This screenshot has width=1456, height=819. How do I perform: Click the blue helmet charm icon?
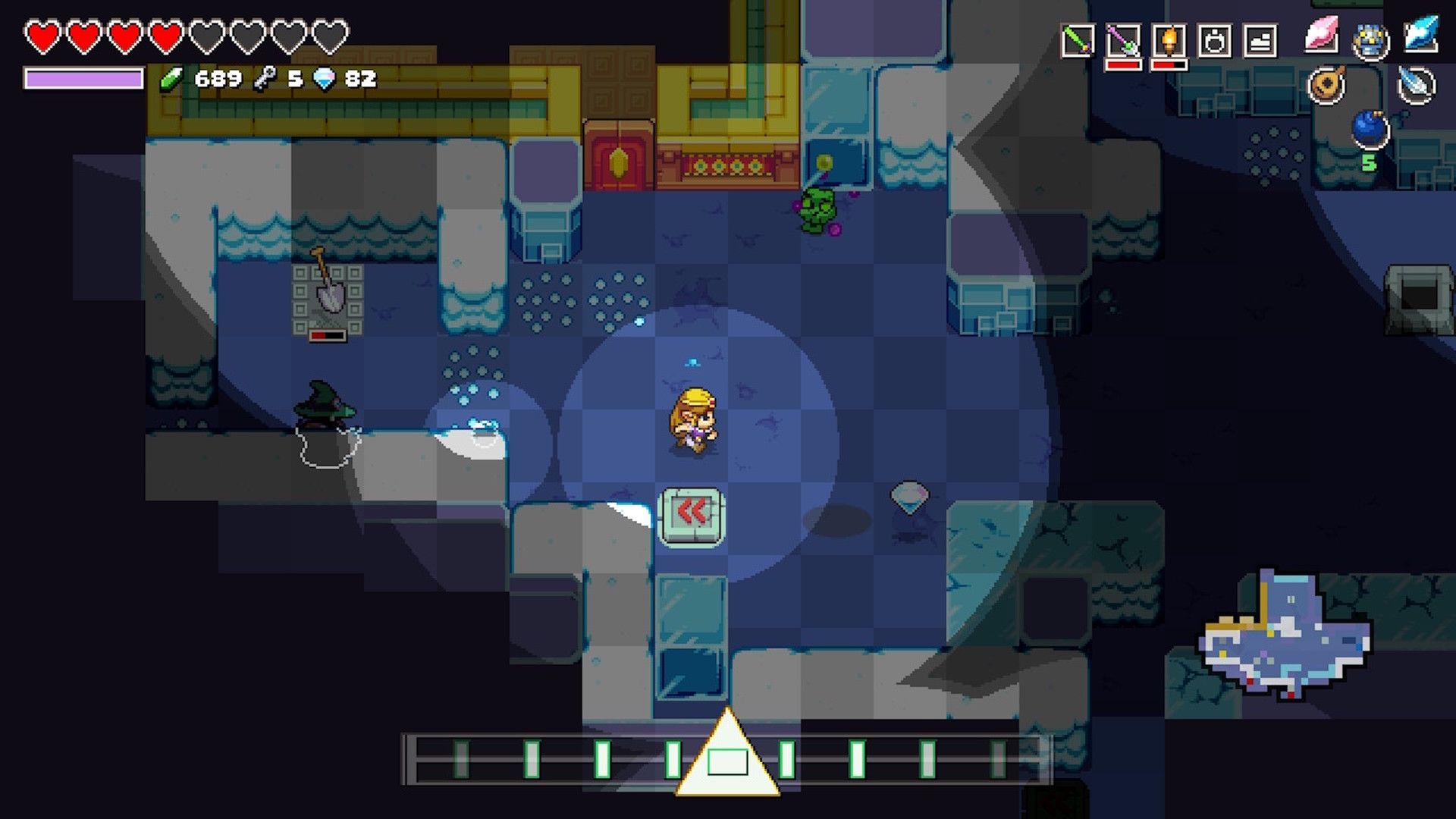1370,39
